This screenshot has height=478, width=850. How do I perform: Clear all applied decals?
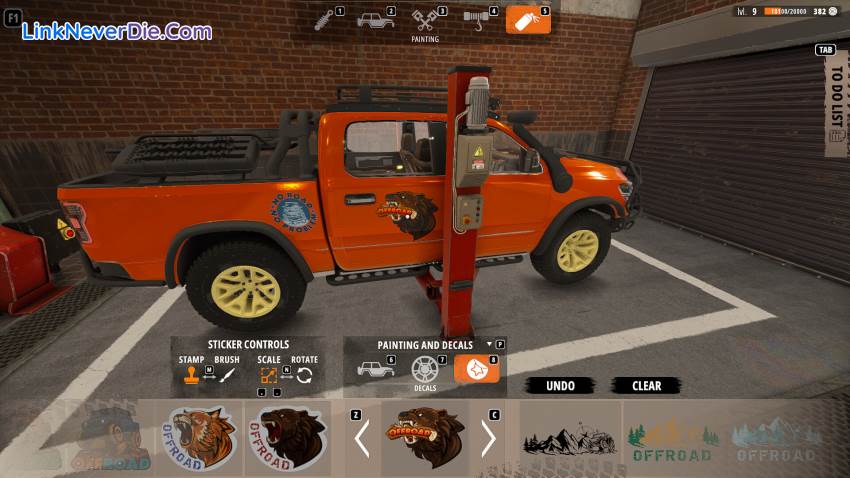646,386
